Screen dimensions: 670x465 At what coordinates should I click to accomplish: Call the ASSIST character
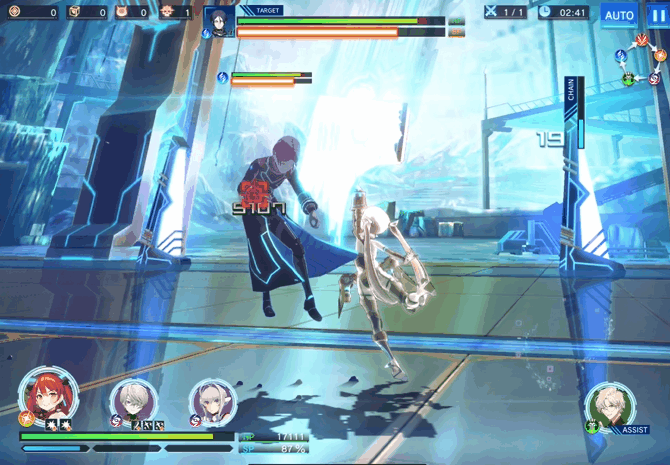[611, 406]
